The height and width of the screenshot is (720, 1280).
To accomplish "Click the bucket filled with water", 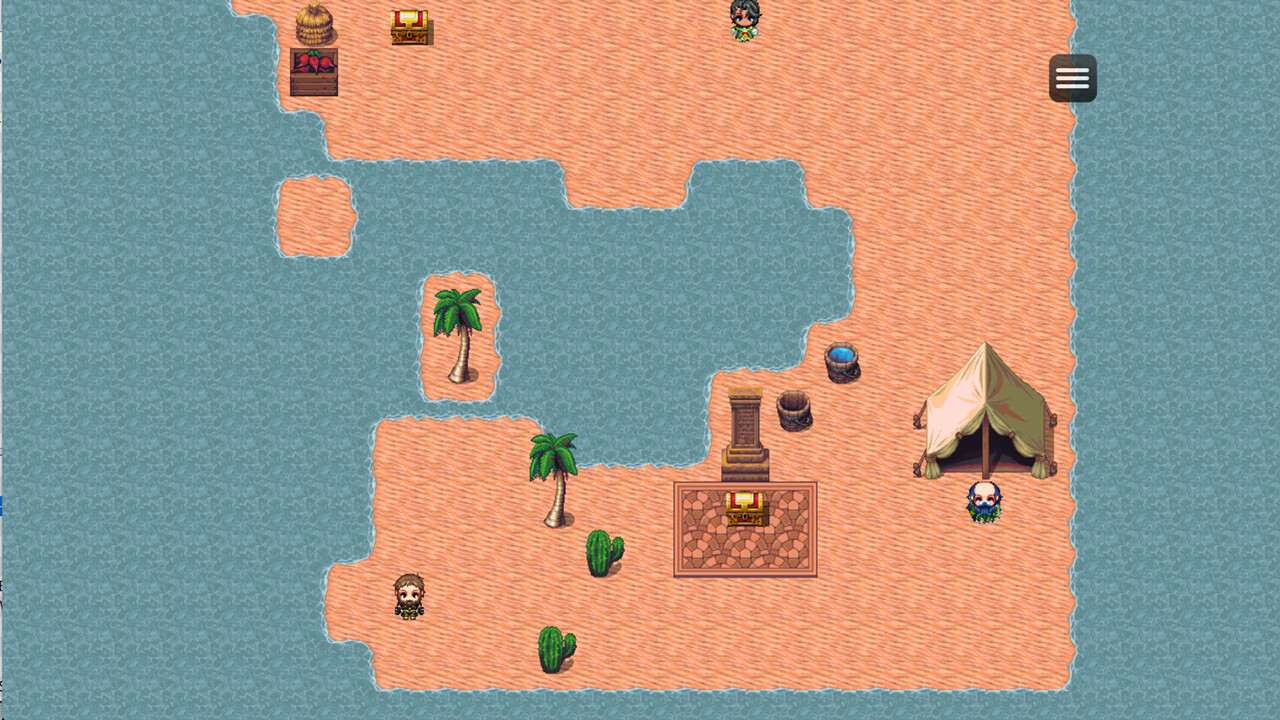I will [x=843, y=365].
